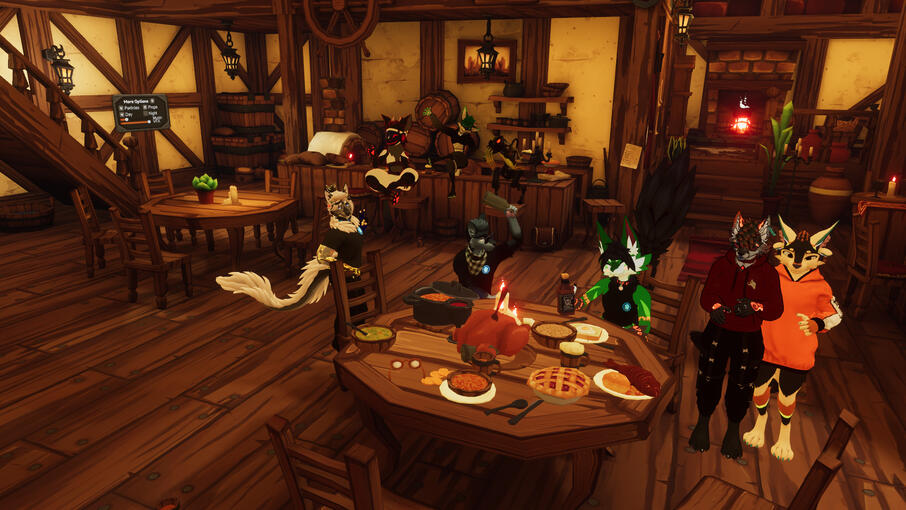Image resolution: width=906 pixels, height=510 pixels.
Task: Toggle the Particles checkbox
Action: (121, 108)
